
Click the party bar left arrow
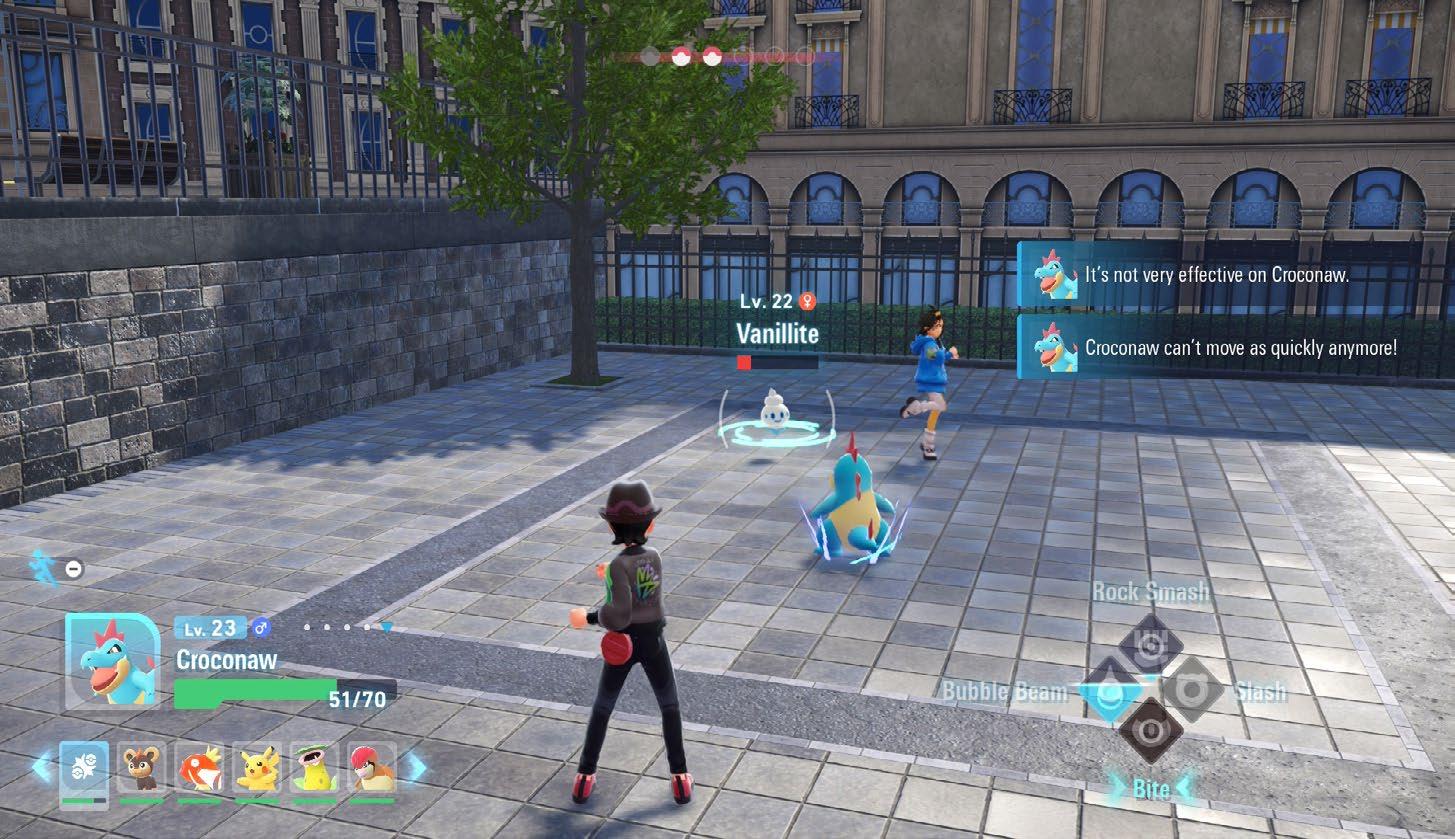[x=41, y=768]
